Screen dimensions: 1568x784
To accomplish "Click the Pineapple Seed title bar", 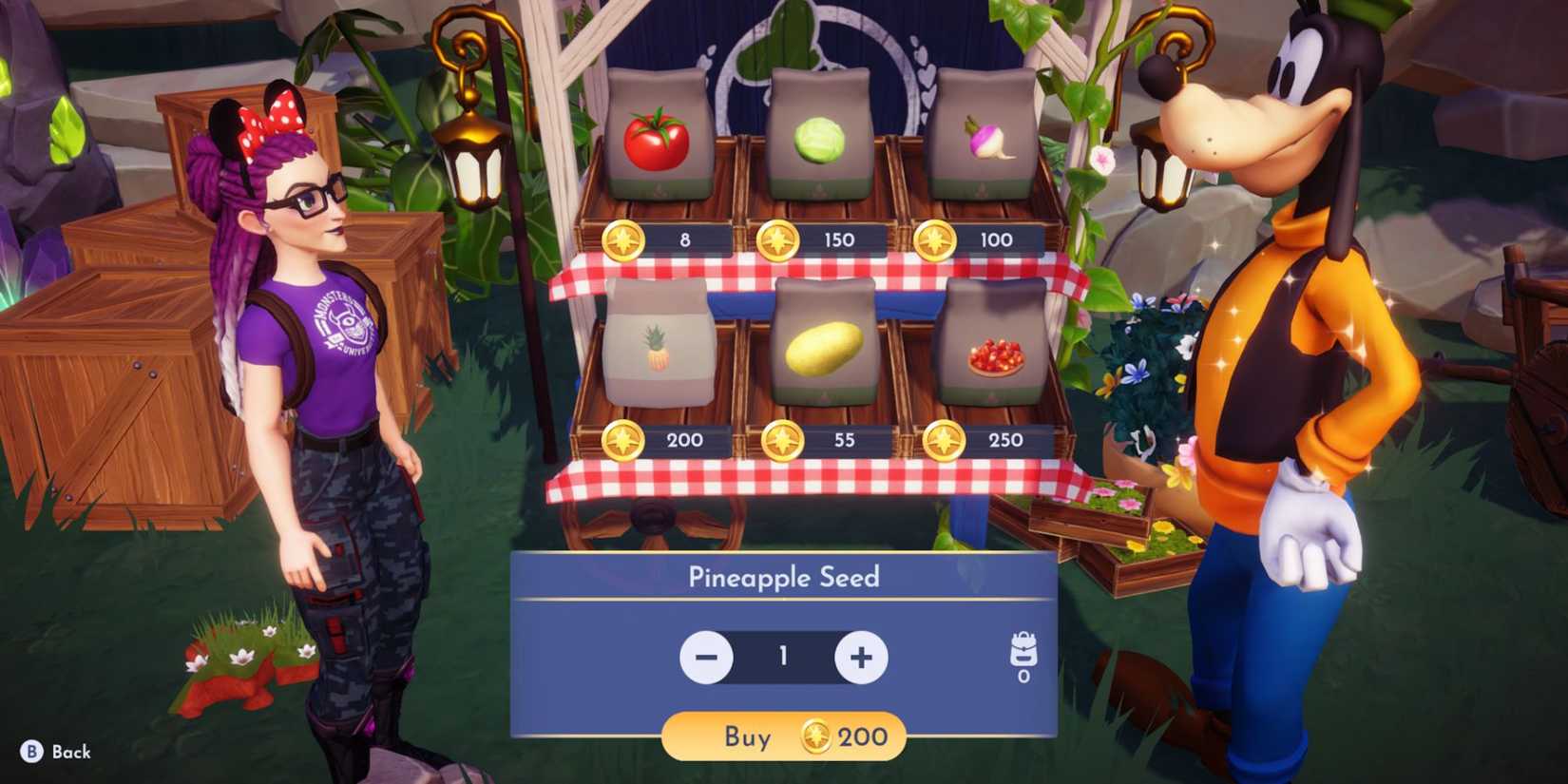I will (784, 576).
